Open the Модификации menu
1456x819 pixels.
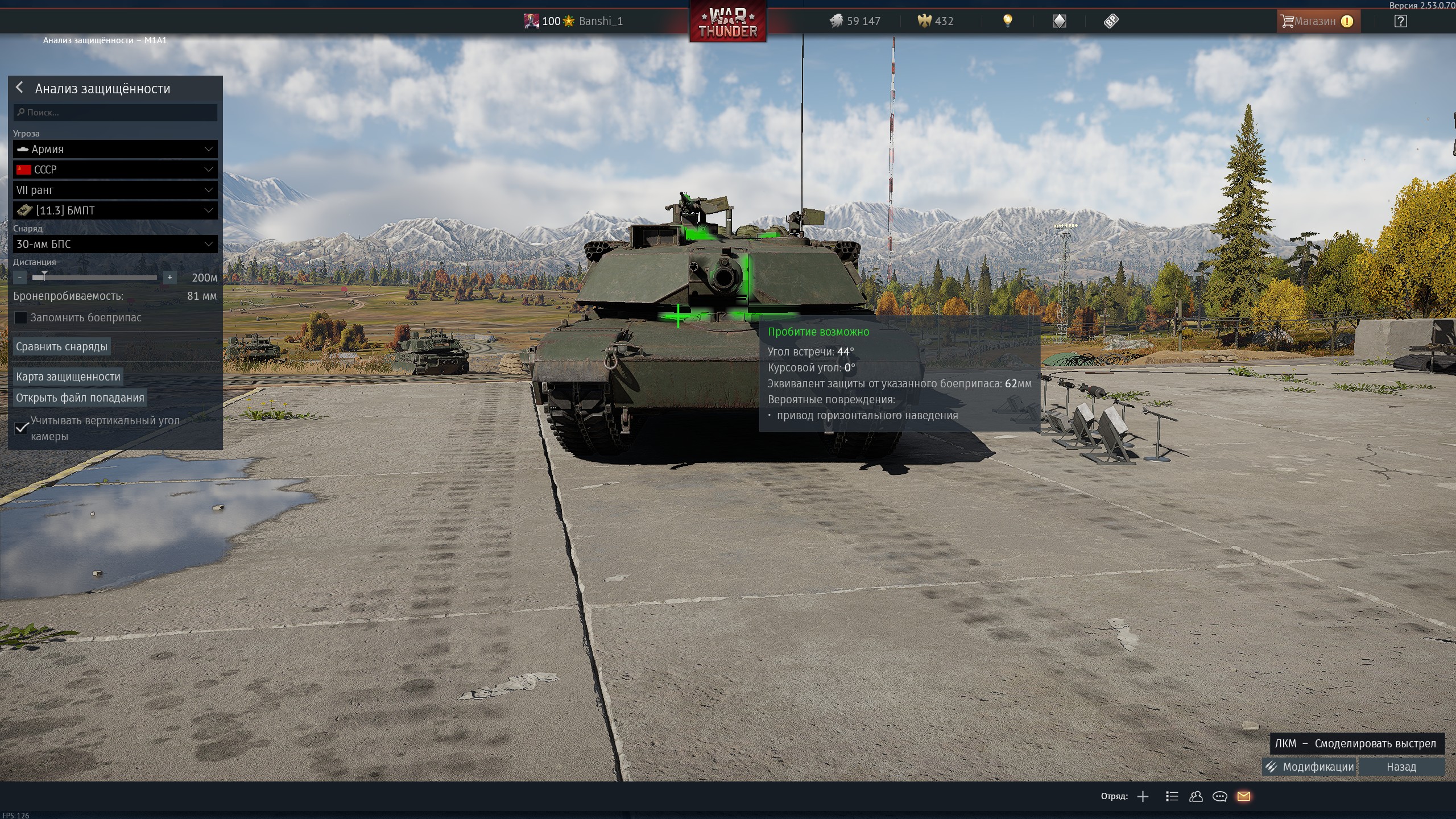[1310, 767]
